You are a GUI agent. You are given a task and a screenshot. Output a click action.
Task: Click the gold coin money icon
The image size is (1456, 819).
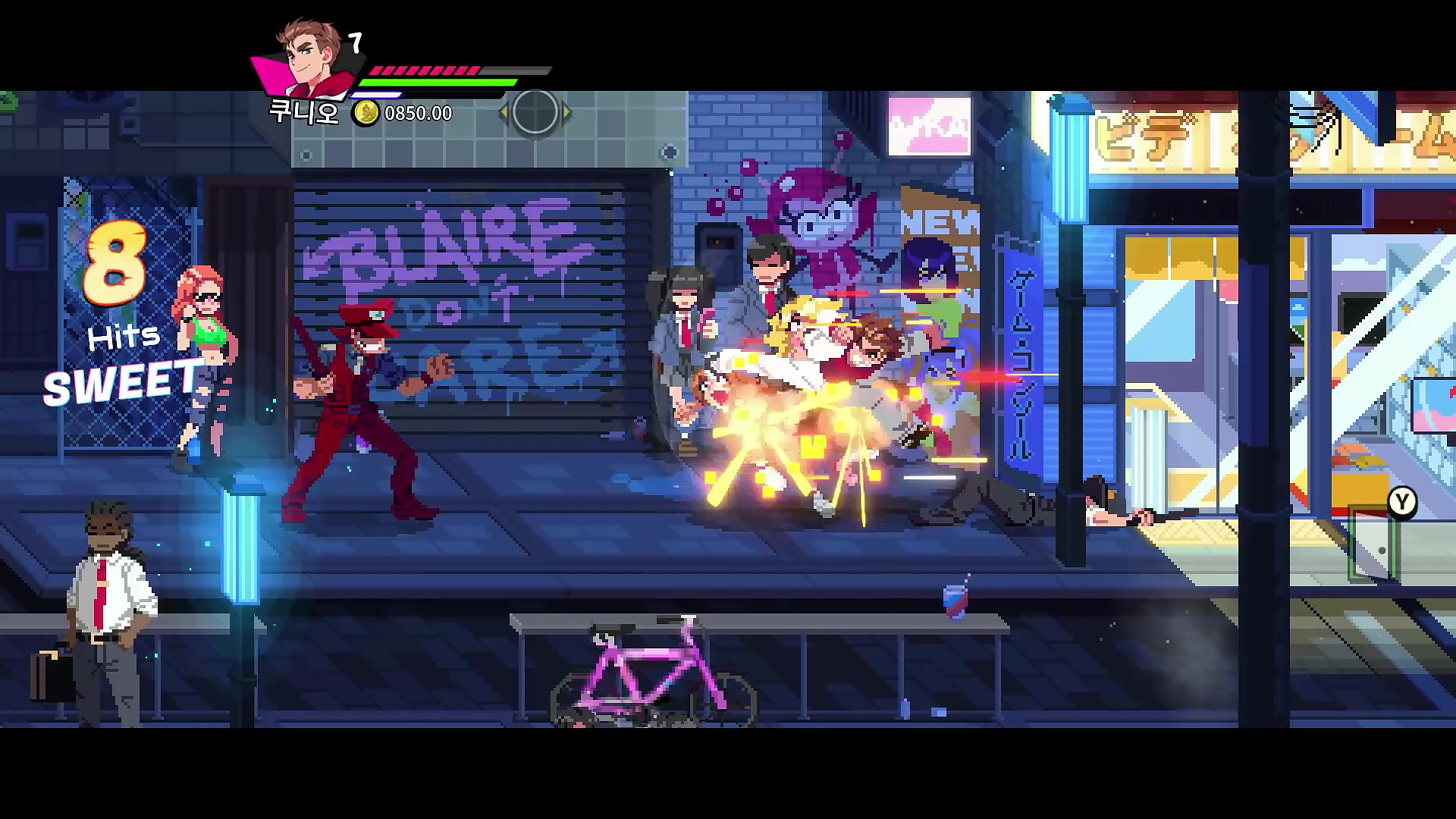[366, 113]
